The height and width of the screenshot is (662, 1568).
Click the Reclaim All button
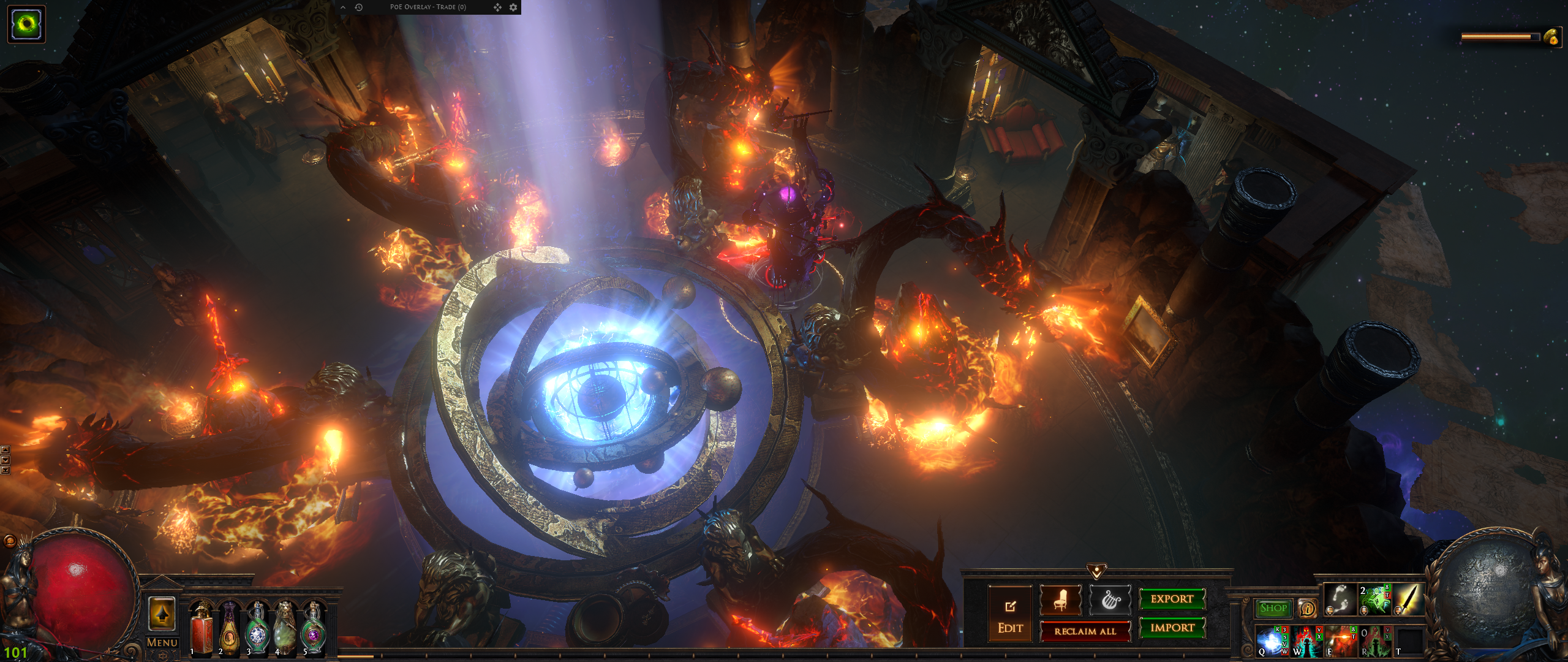pyautogui.click(x=1085, y=631)
